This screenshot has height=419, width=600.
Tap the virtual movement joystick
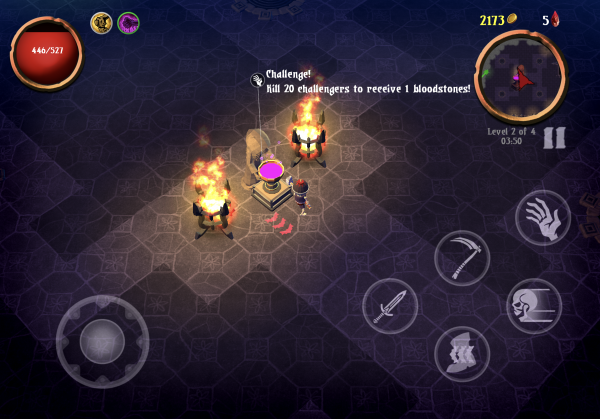point(103,342)
